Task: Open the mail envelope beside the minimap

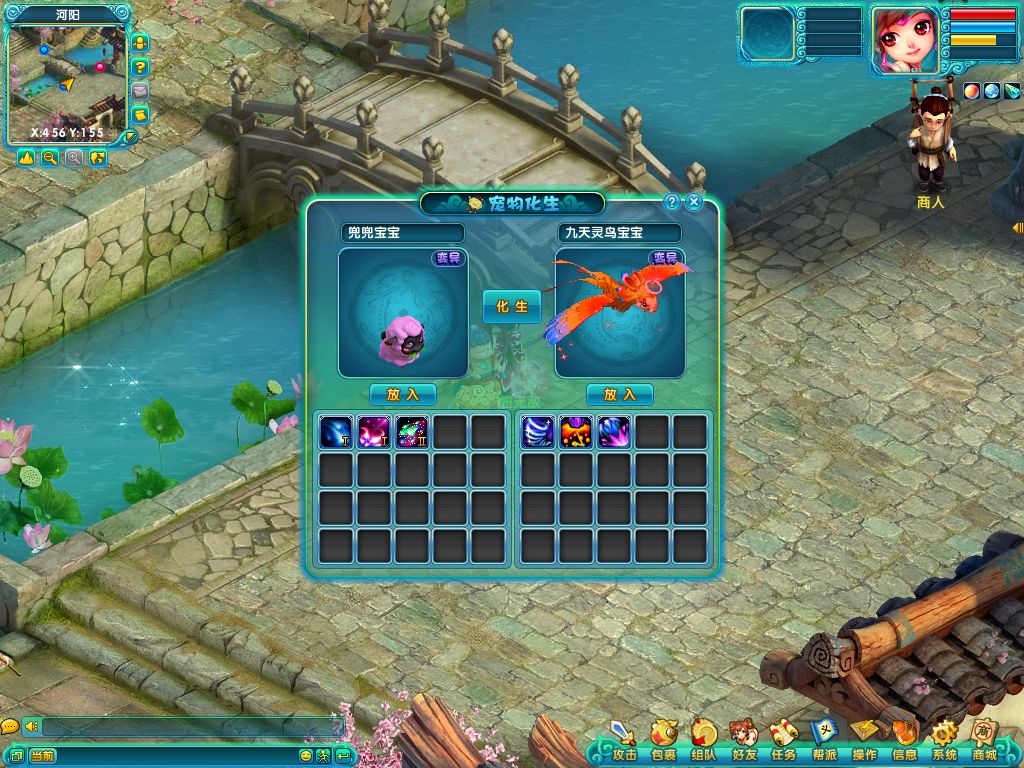Action: [140, 91]
